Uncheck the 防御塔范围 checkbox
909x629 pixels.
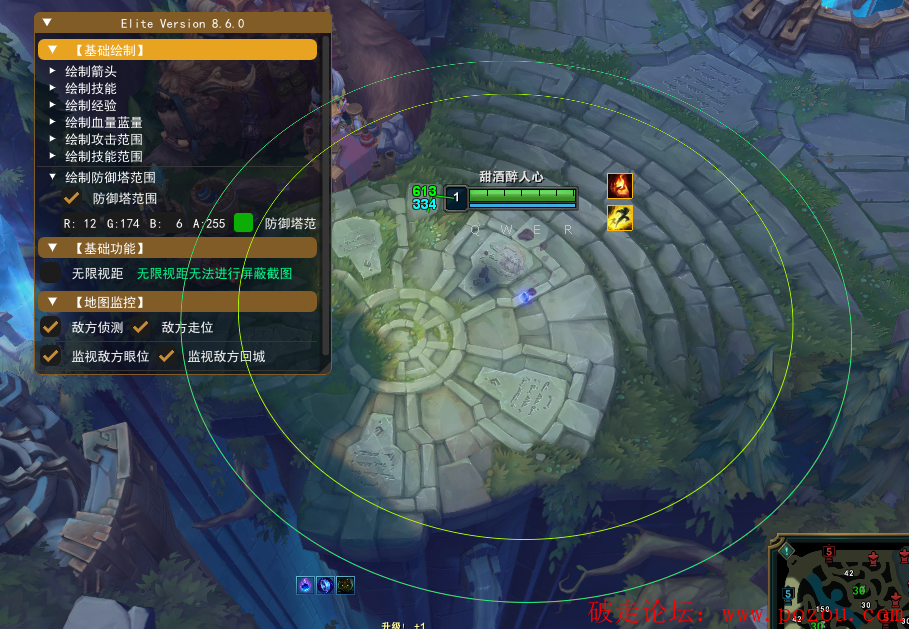pyautogui.click(x=72, y=198)
